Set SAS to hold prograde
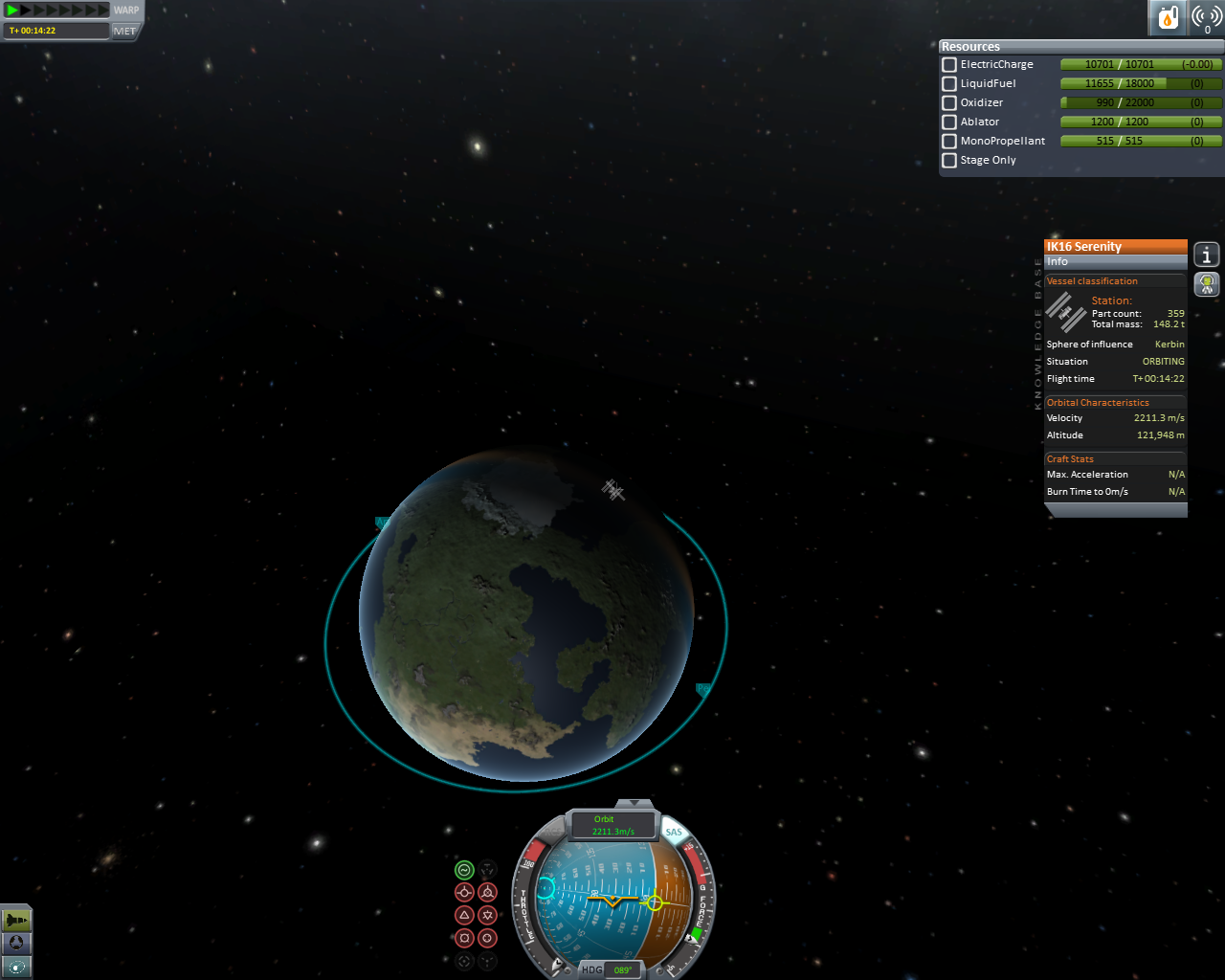The width and height of the screenshot is (1225, 980). (x=464, y=893)
